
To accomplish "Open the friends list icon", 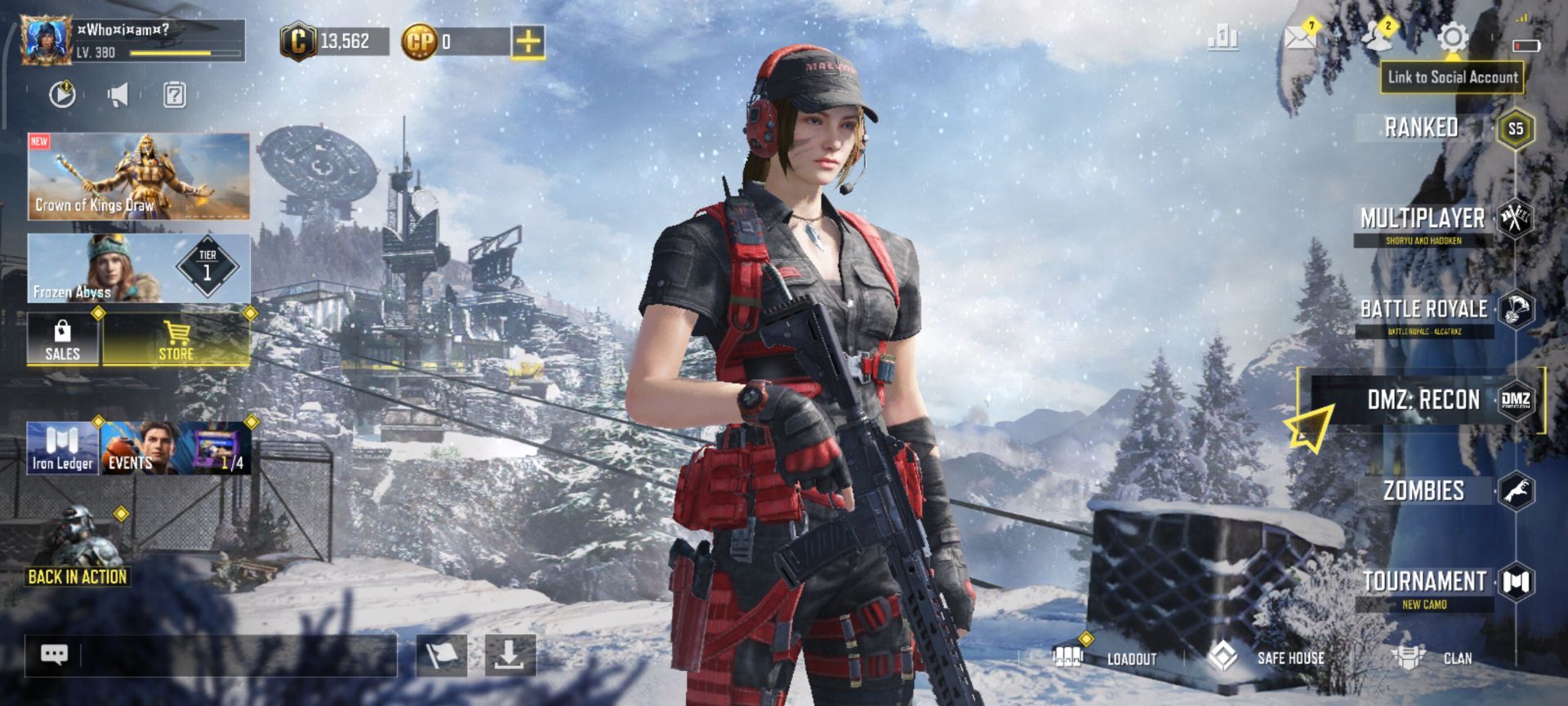I will point(1376,38).
